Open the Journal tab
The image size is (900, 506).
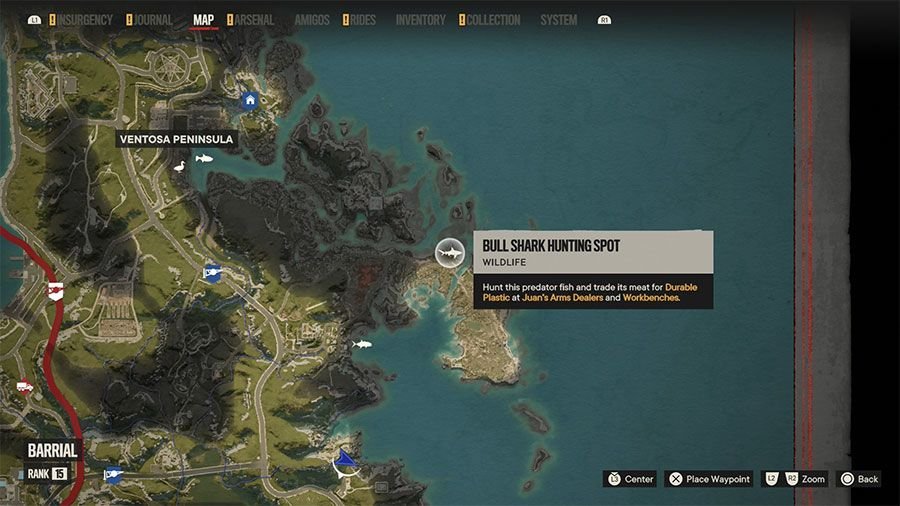click(152, 20)
